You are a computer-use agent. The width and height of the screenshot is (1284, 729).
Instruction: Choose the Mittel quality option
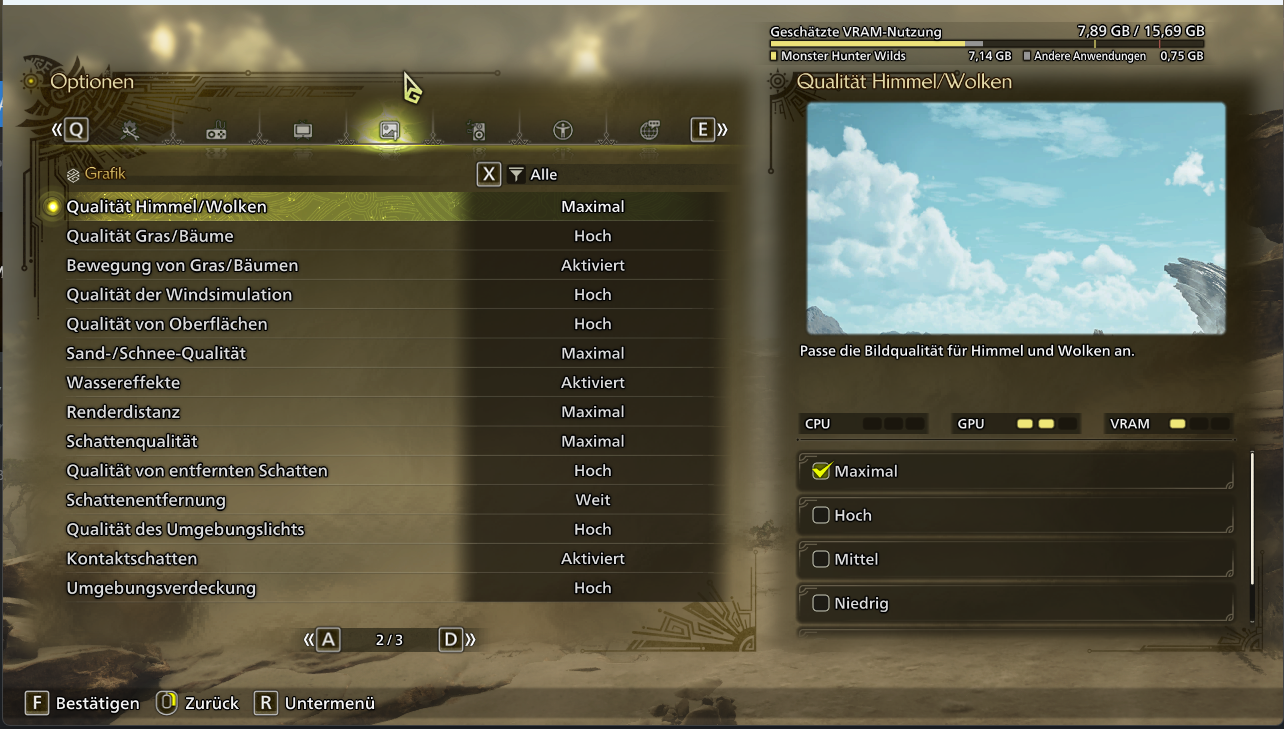[x=1014, y=559]
